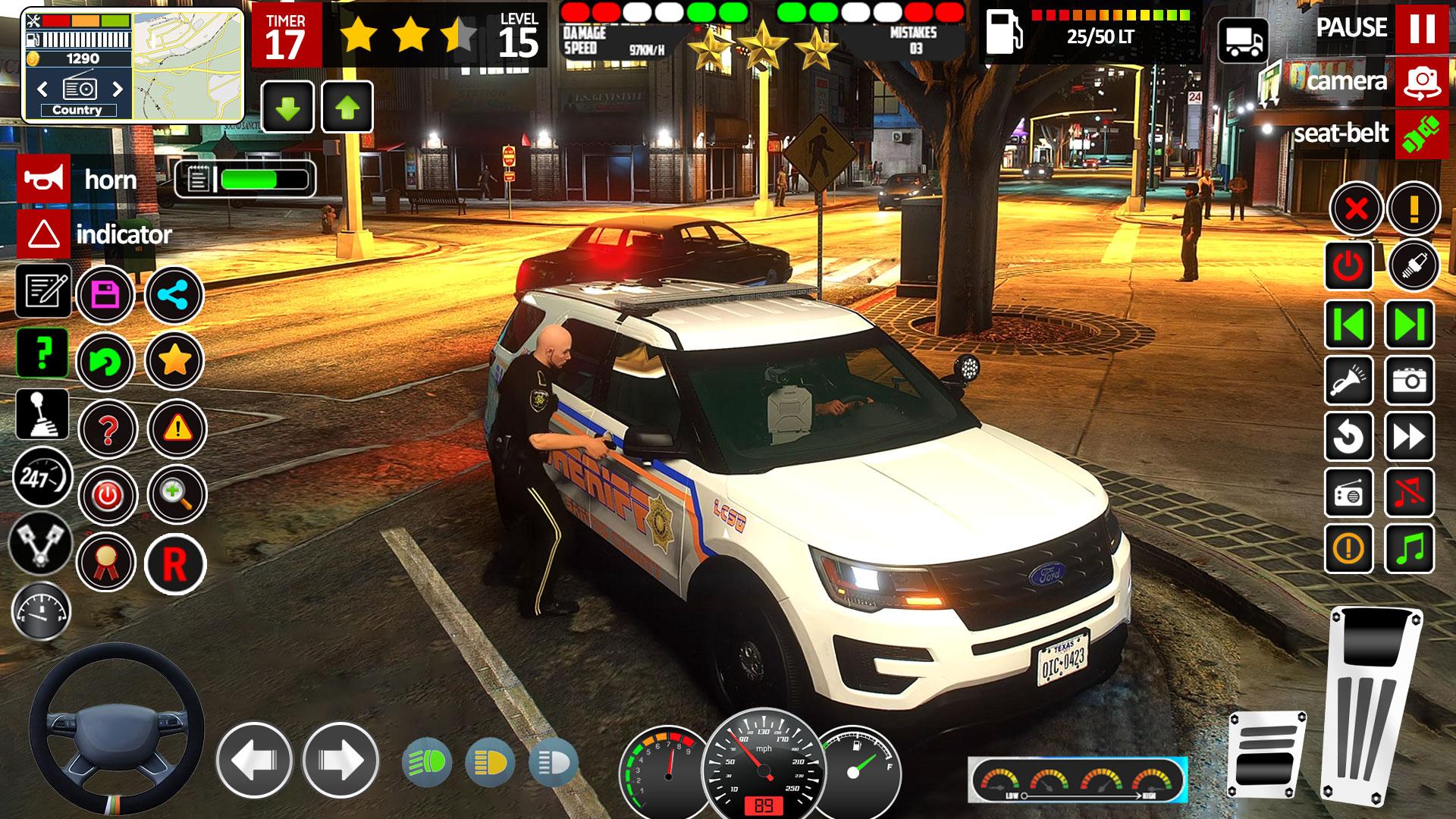
Task: Steer left with the left arrow
Action: coord(253,760)
